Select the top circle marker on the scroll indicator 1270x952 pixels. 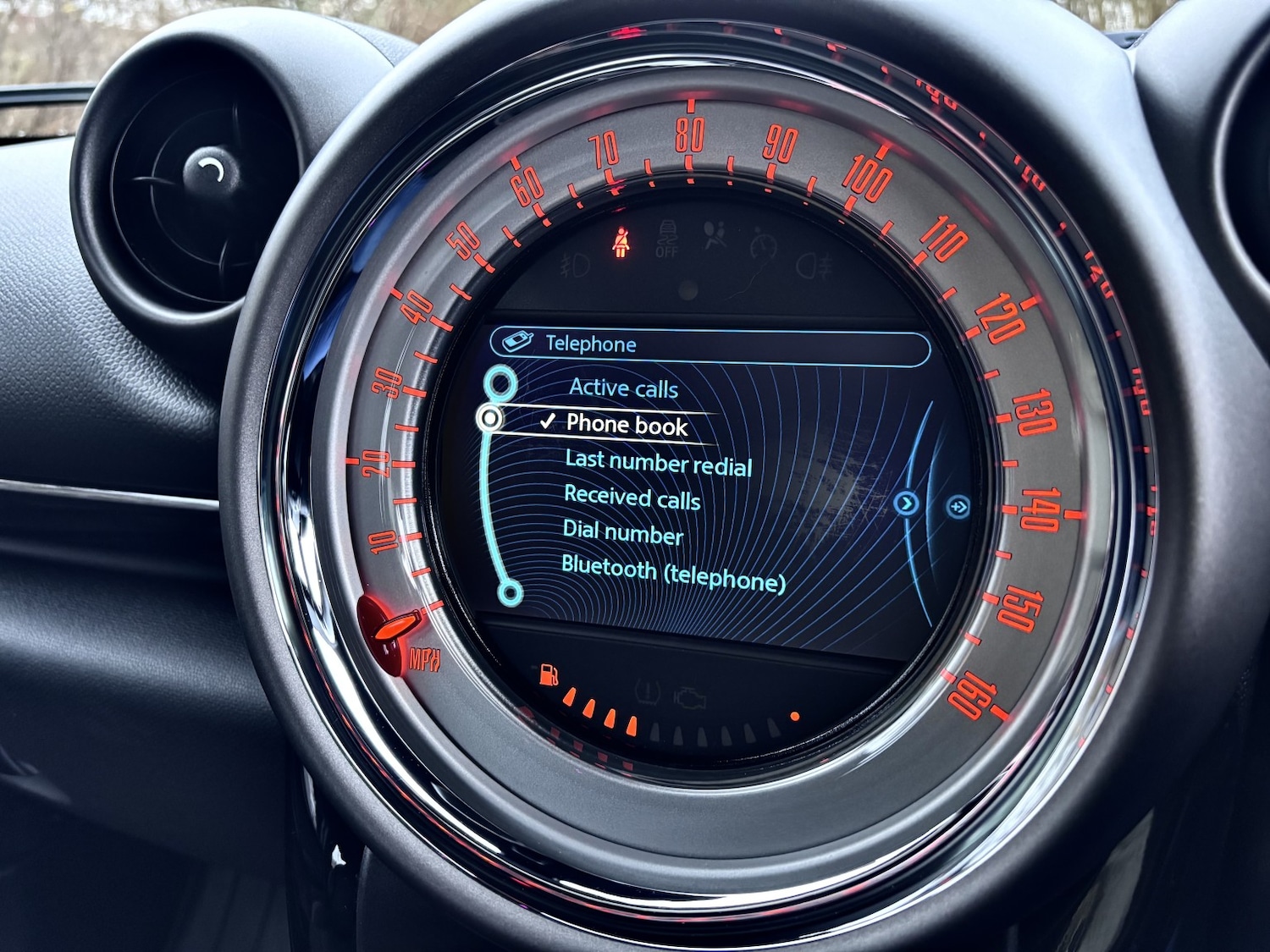point(503,382)
